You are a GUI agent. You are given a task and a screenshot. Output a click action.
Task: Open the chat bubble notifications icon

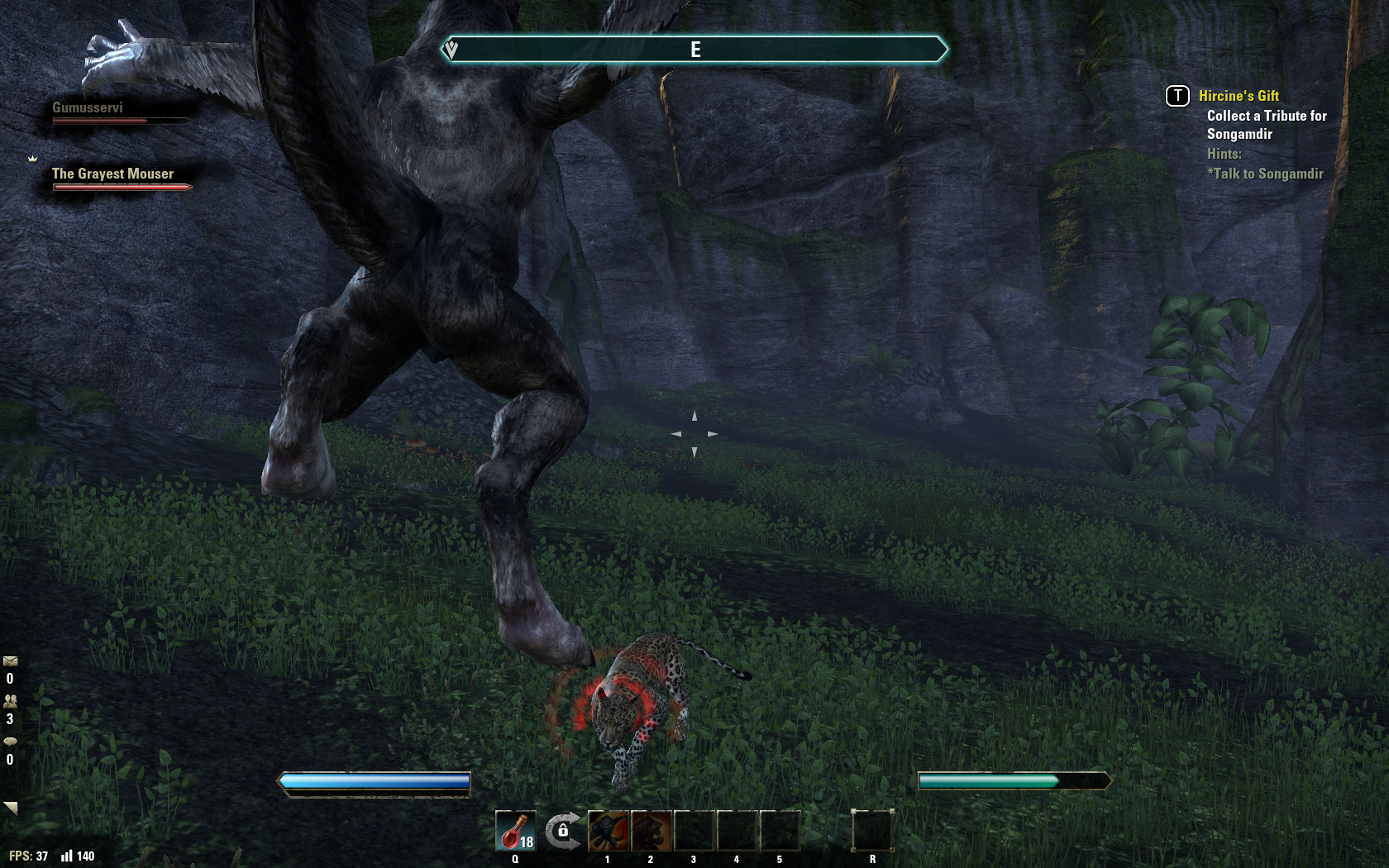click(10, 742)
